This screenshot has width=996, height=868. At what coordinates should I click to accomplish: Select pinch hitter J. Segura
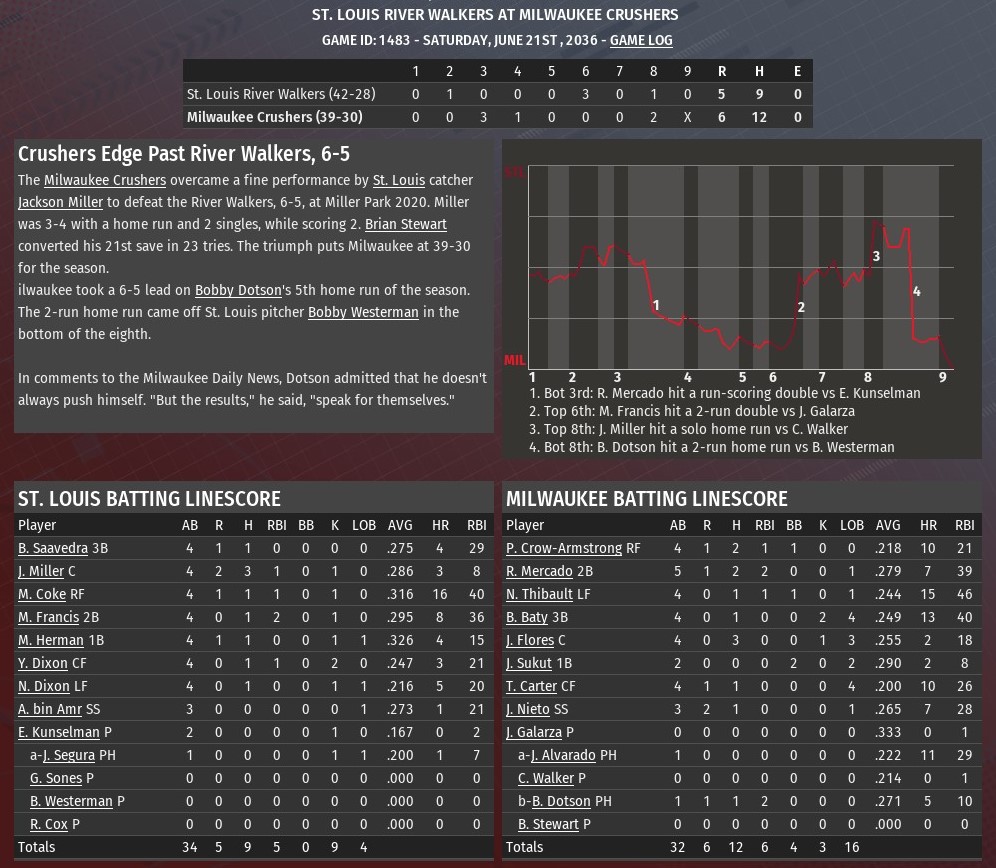pos(68,755)
